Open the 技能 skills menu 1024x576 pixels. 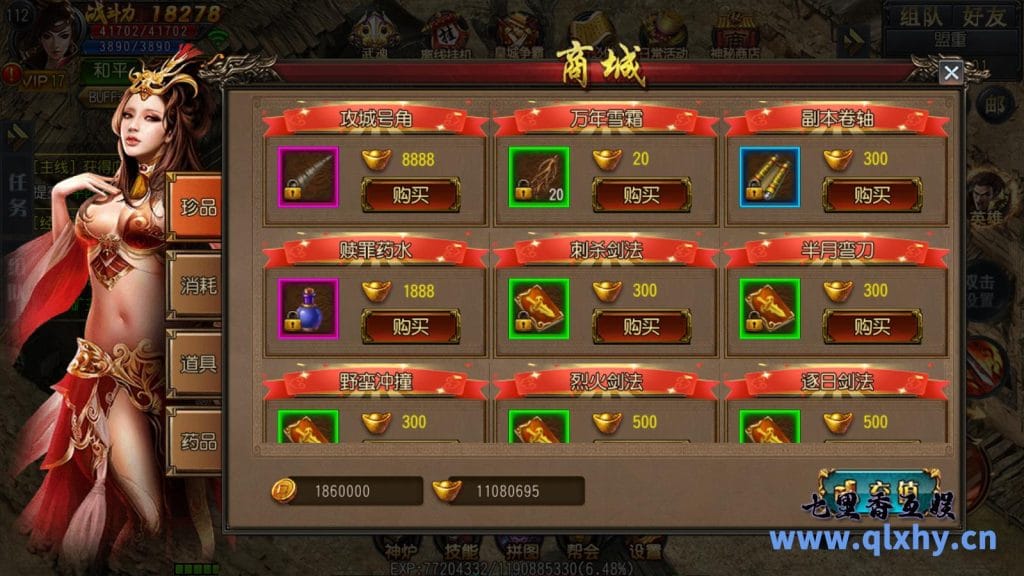(x=461, y=549)
